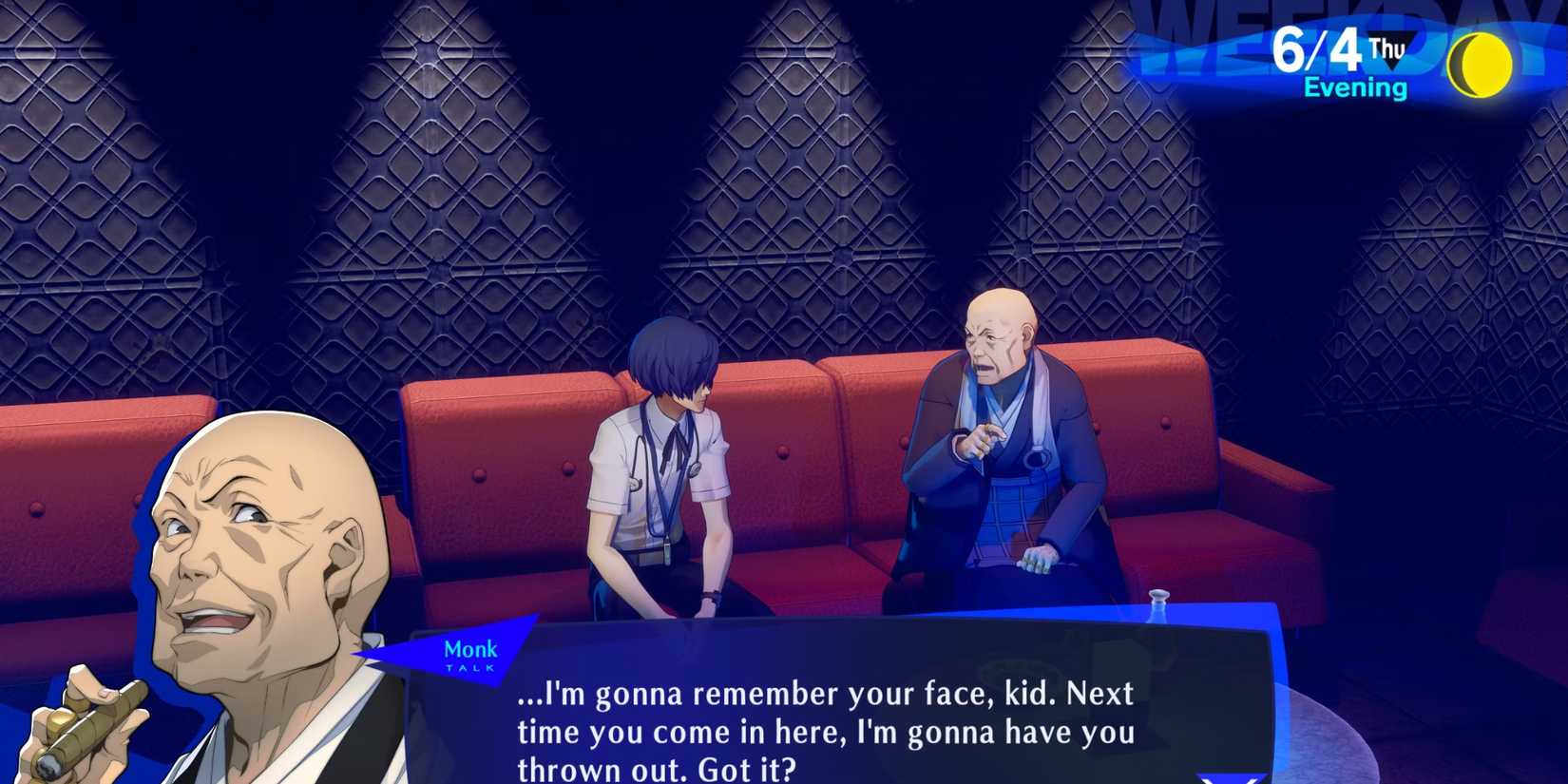Click the old Monk seated on the sofa
Viewport: 1568px width, 784px height.
pos(1007,447)
